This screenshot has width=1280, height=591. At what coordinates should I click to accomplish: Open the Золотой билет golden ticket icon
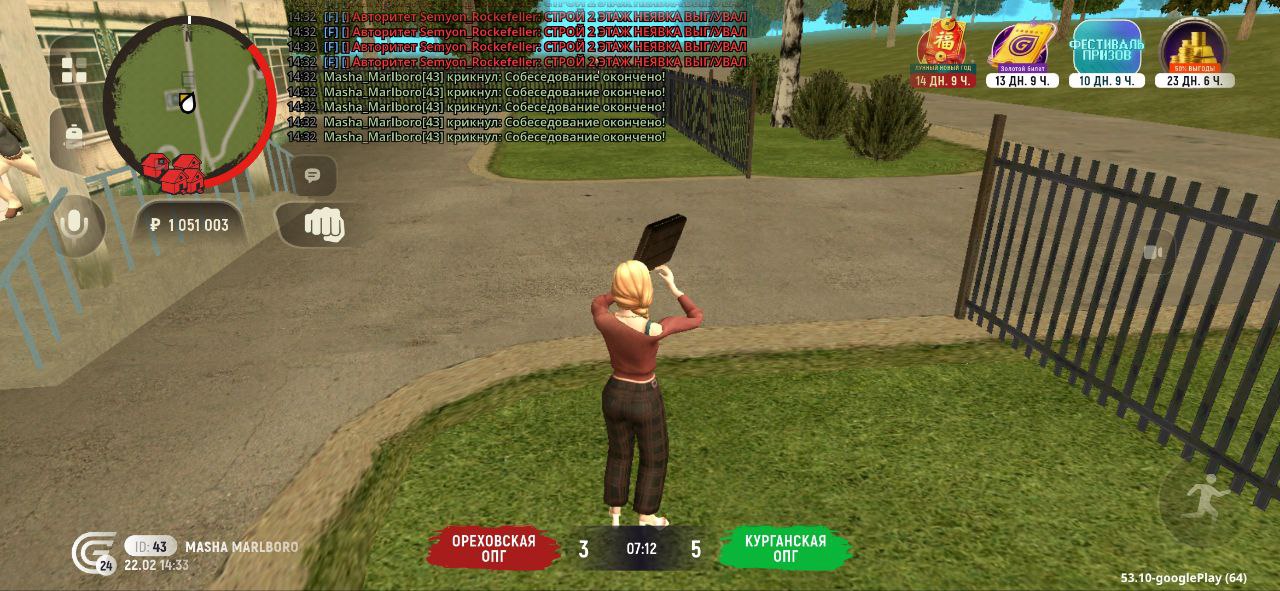pos(1021,48)
